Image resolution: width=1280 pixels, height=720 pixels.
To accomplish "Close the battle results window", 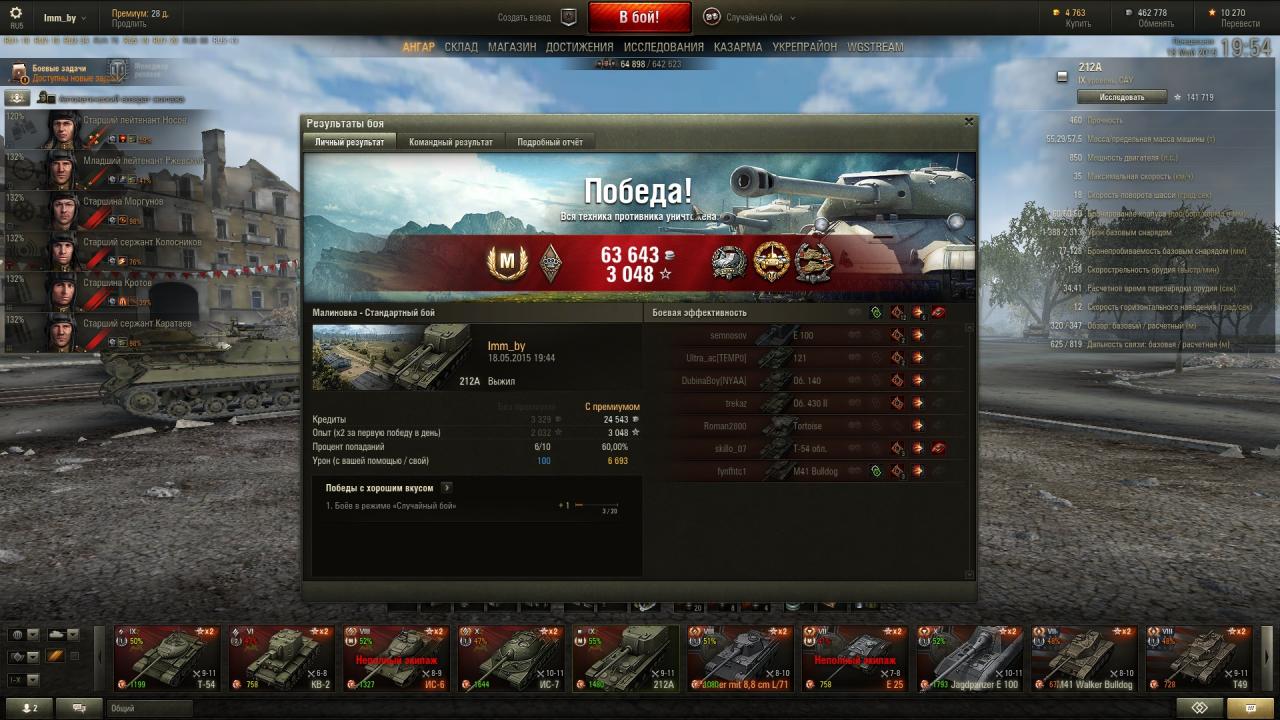I will tap(968, 121).
